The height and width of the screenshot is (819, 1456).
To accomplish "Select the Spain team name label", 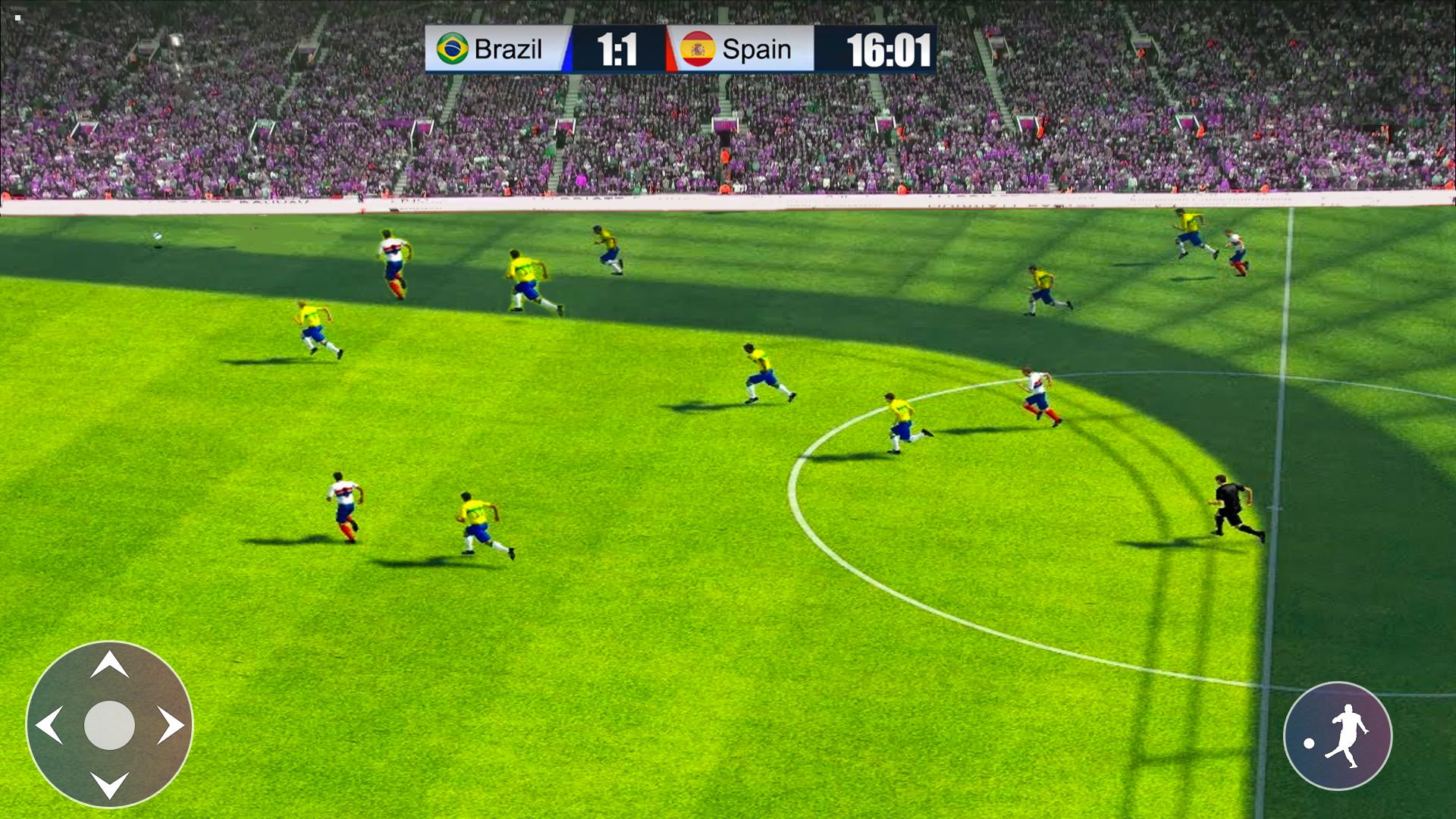I will (757, 49).
